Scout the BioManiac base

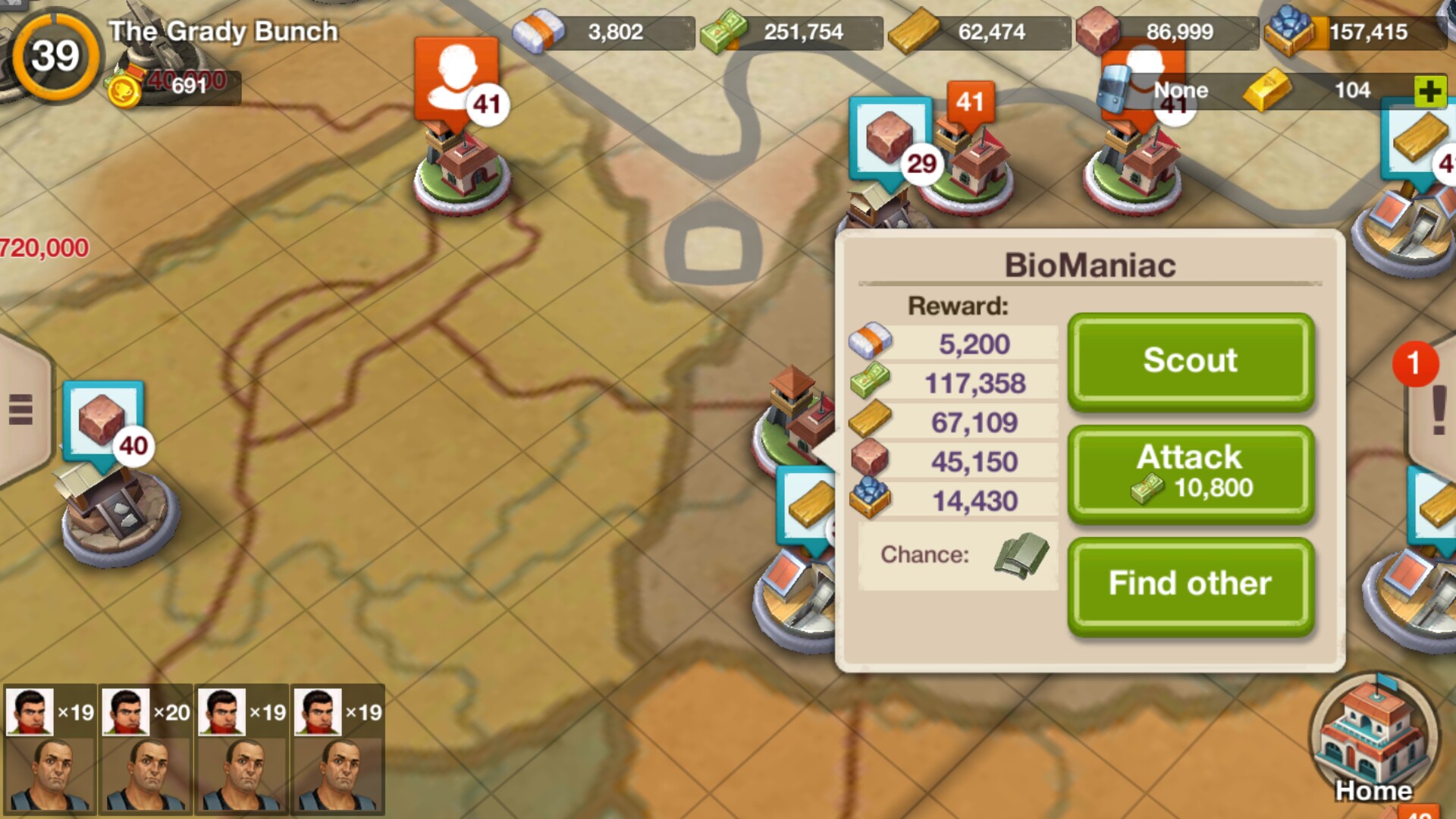pos(1190,360)
